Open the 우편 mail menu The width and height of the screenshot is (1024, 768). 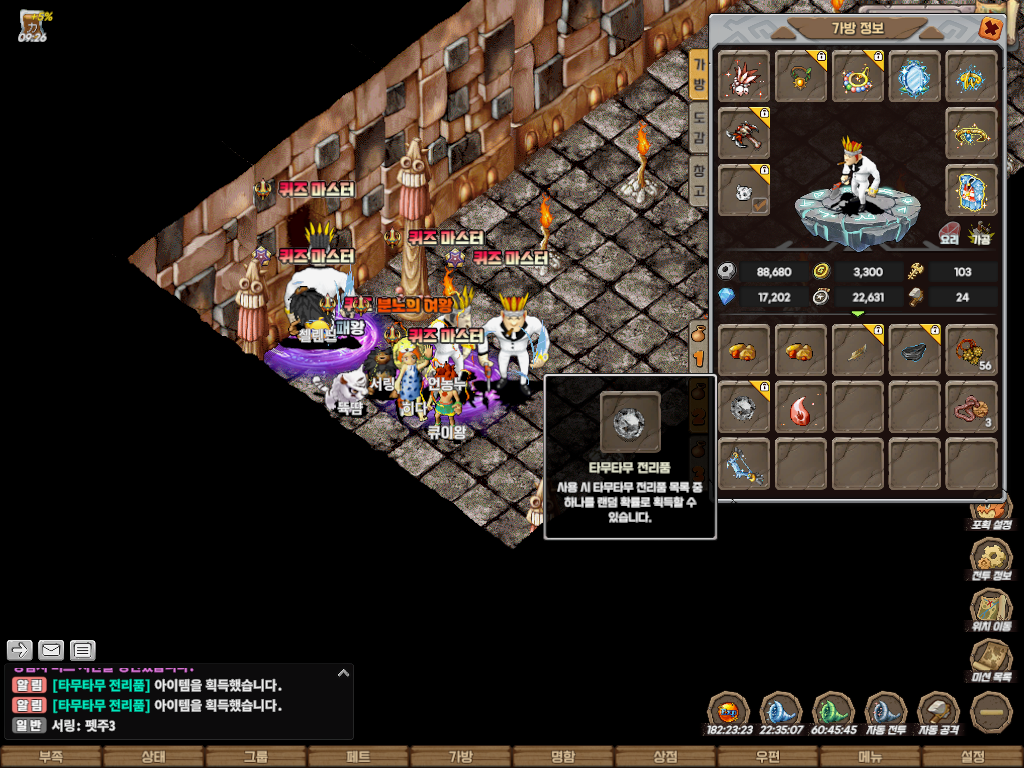click(x=767, y=757)
